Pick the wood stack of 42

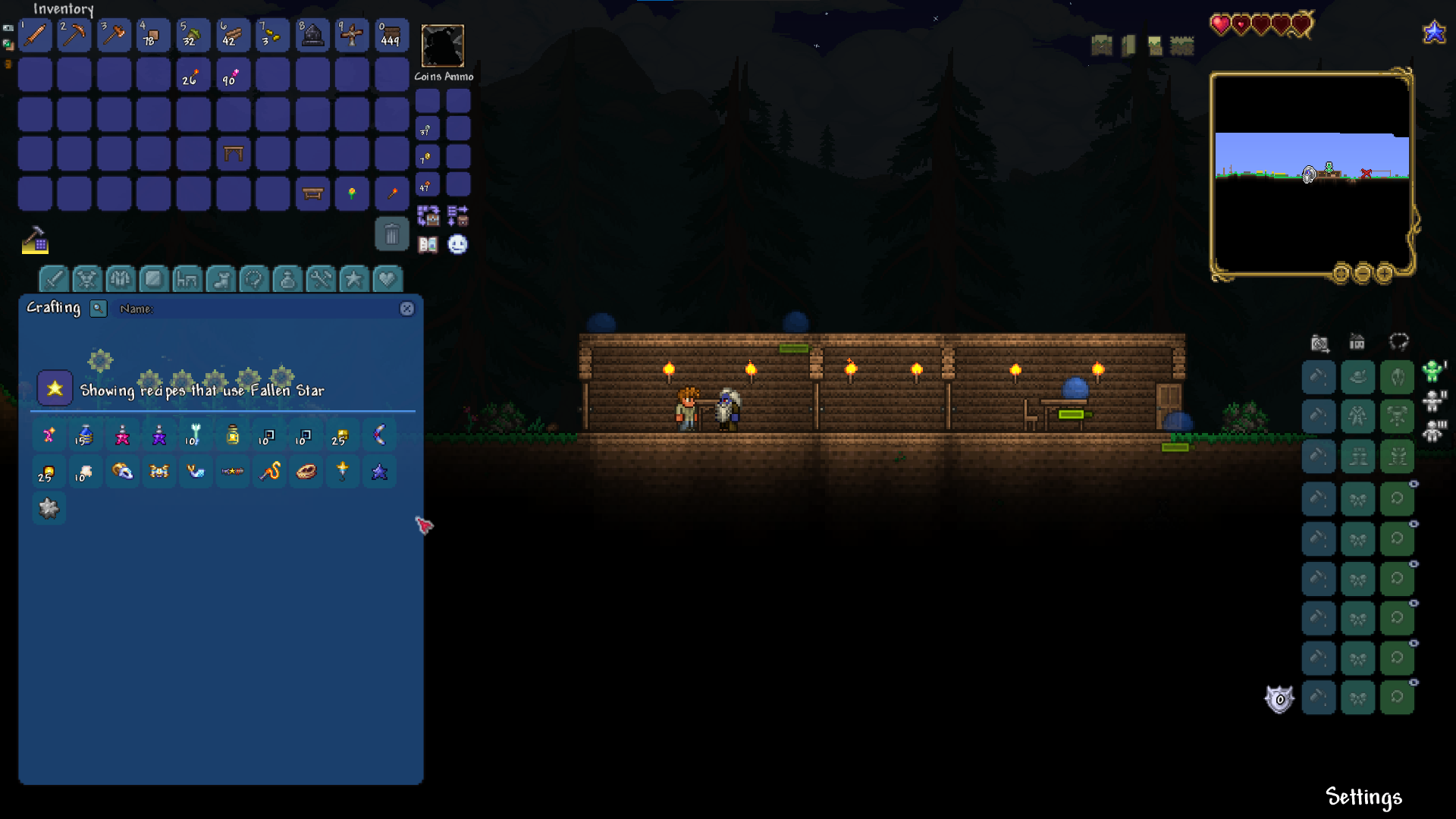coord(232,35)
